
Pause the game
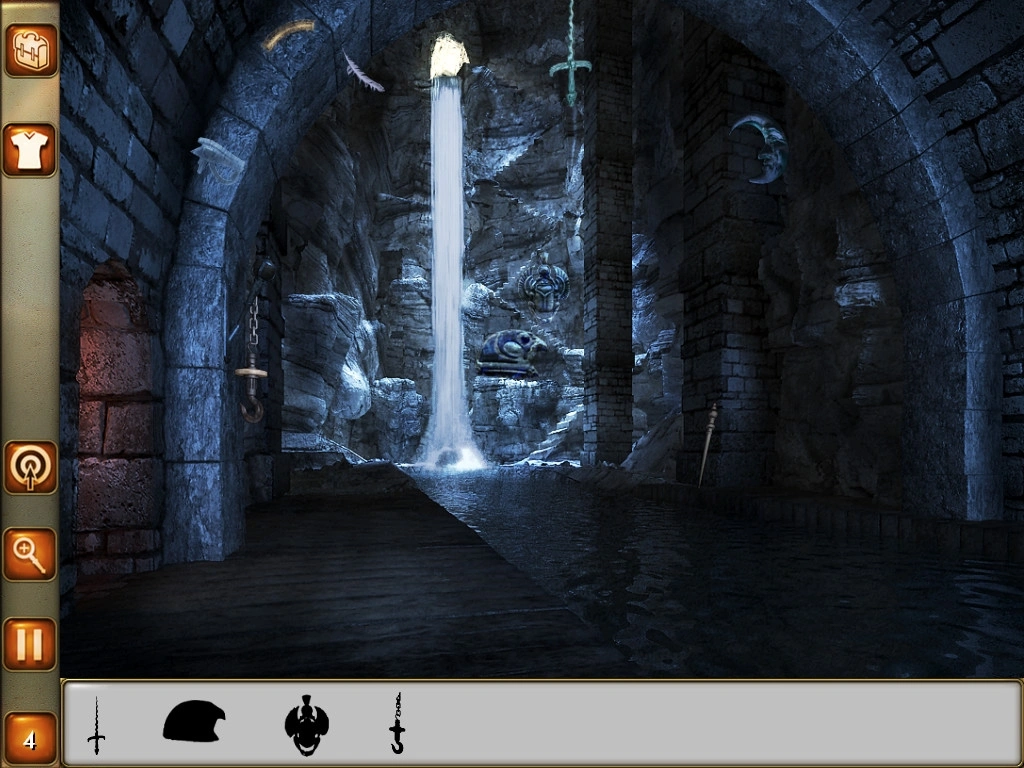click(30, 644)
